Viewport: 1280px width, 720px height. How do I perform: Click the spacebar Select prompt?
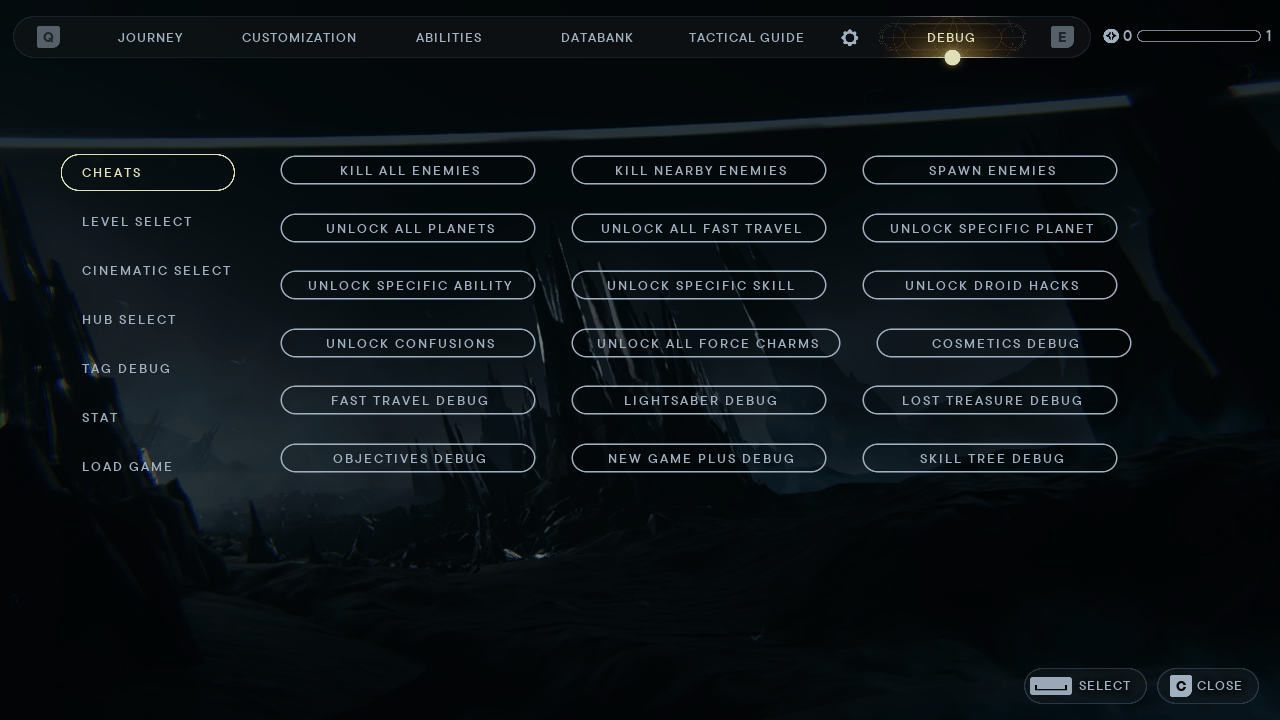coord(1051,686)
